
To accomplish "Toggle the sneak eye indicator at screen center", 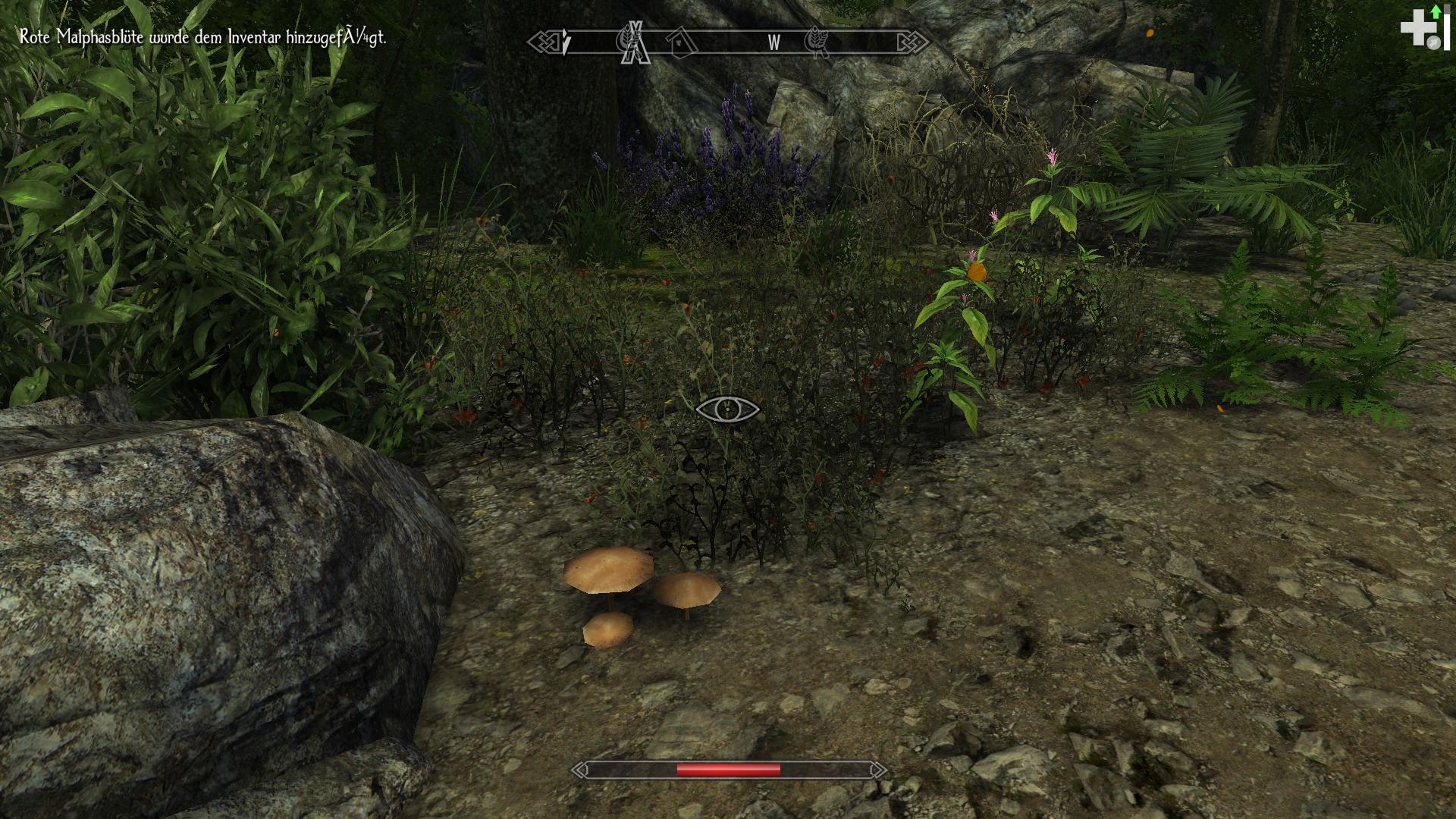I will (728, 408).
